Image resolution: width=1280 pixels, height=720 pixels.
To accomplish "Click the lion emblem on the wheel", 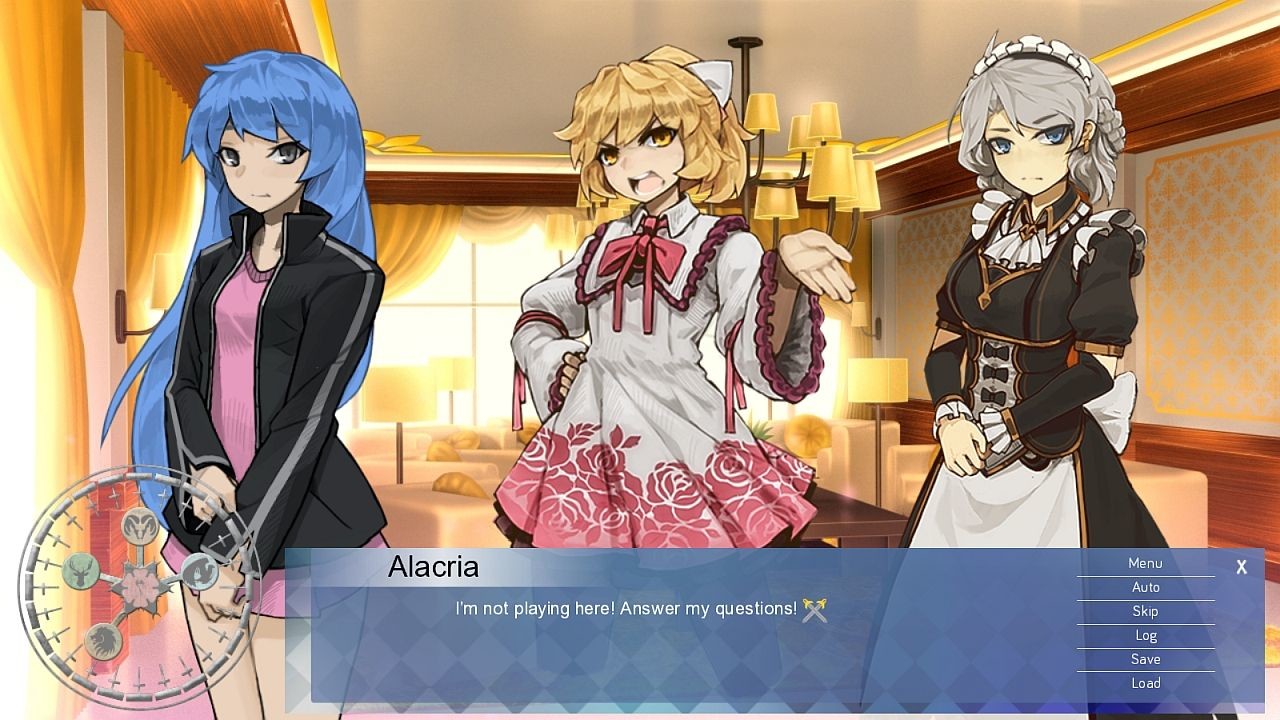I will pyautogui.click(x=104, y=638).
